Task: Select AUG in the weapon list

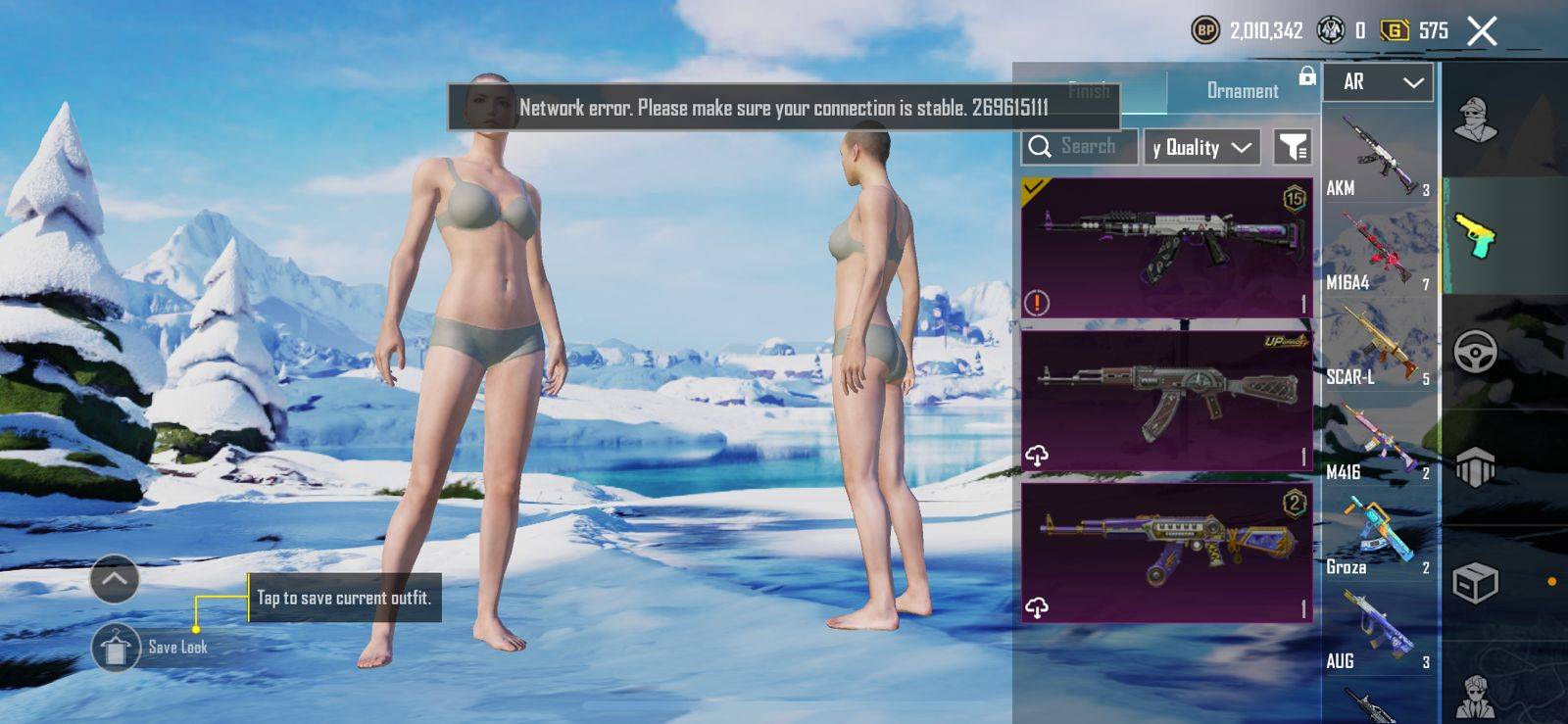Action: (1378, 632)
